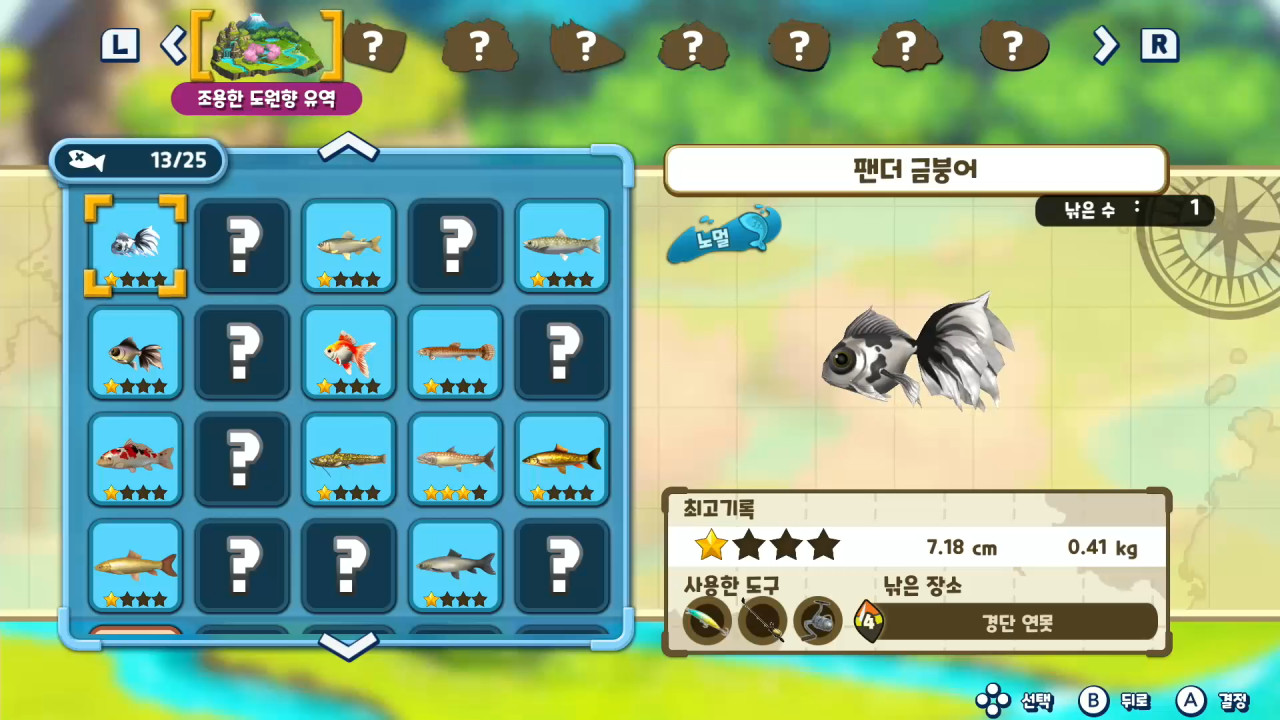Screen dimensions: 1280x720
Task: Select the lure icon under 사용한 도구
Action: click(707, 621)
